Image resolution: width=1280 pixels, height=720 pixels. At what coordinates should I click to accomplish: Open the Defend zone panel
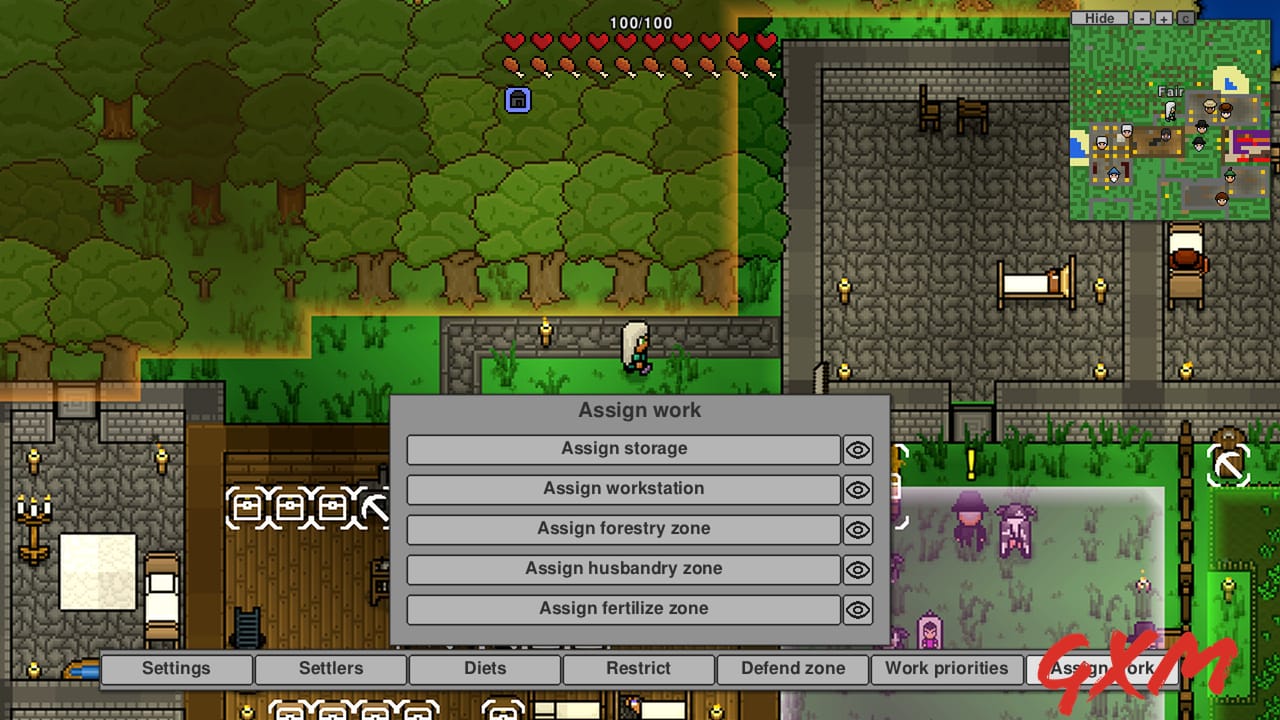click(792, 669)
